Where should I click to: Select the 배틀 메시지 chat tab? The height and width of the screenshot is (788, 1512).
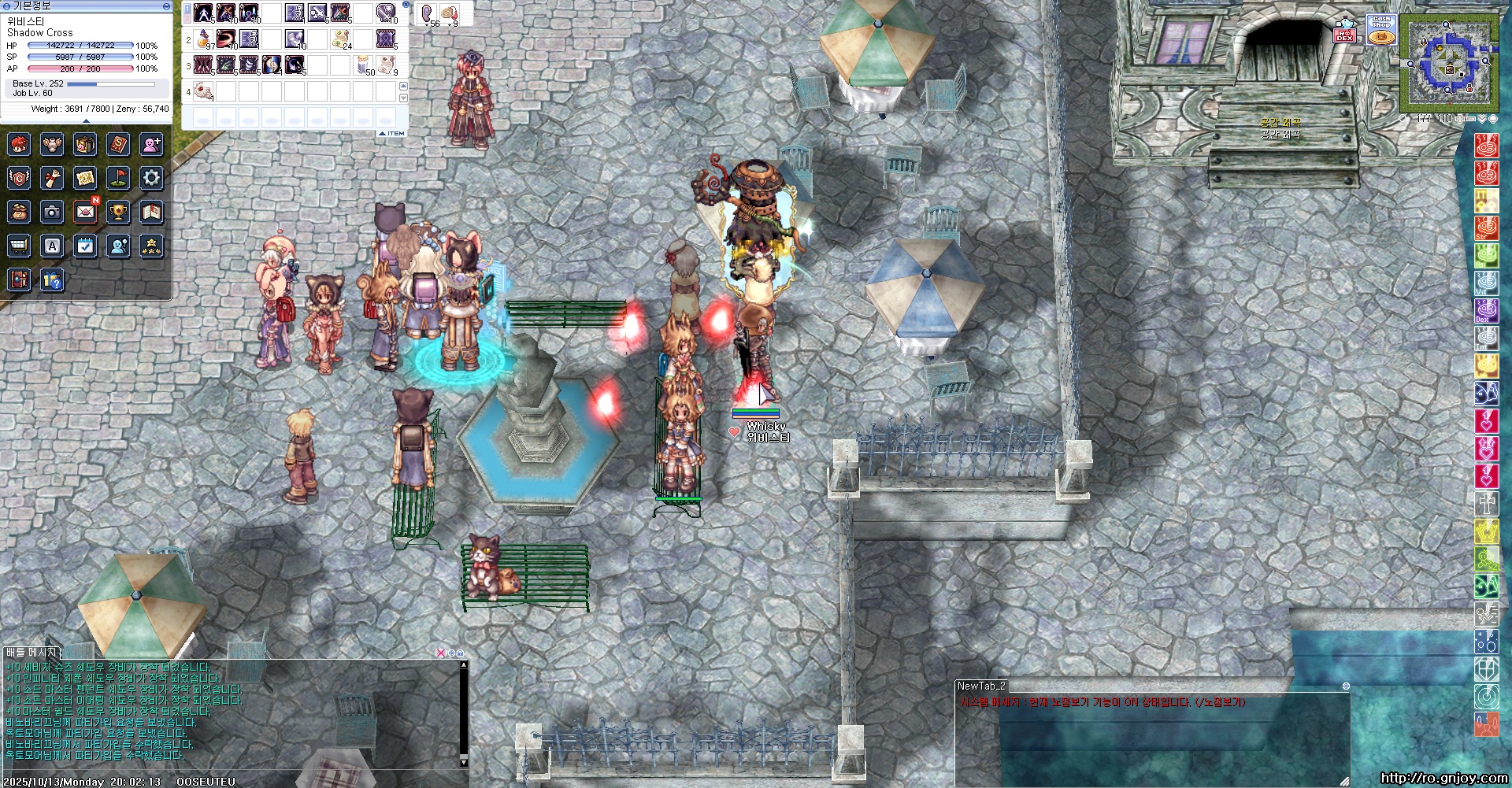pos(31,653)
